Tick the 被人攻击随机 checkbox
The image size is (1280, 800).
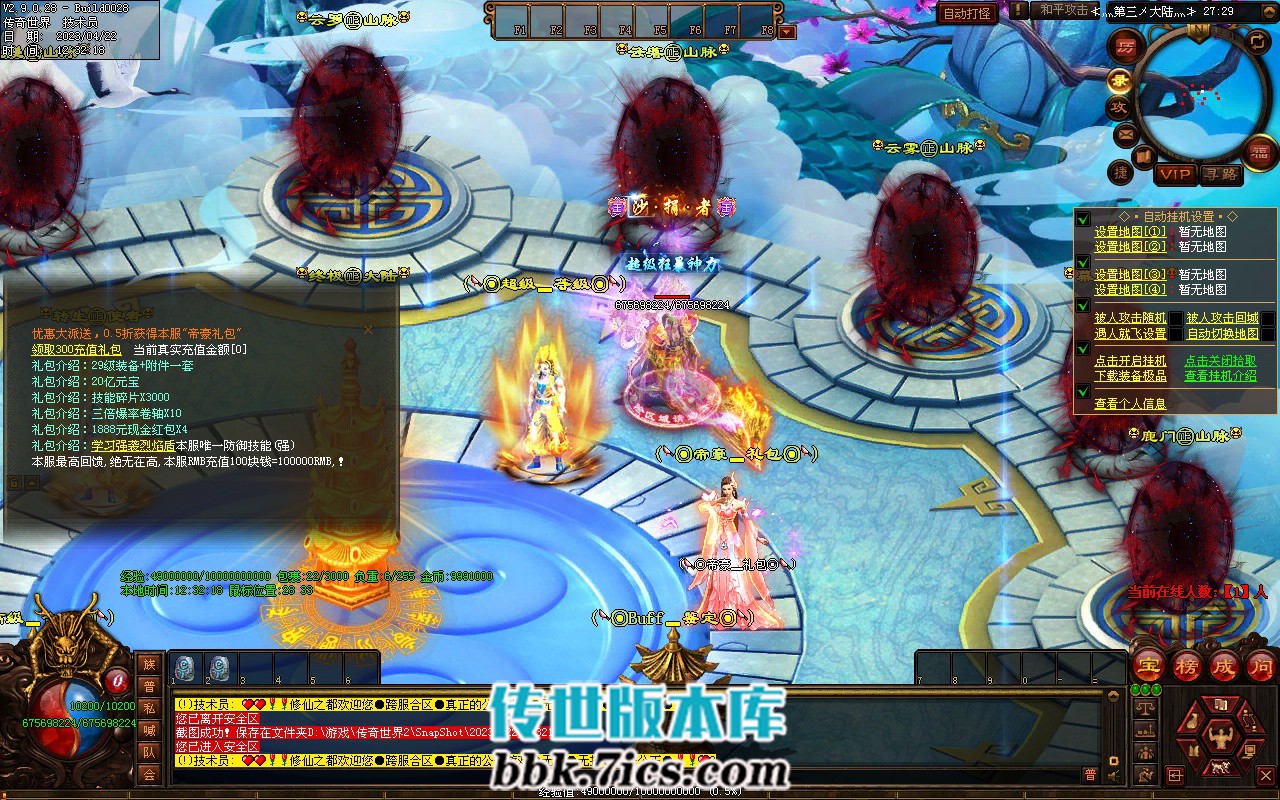(1176, 318)
